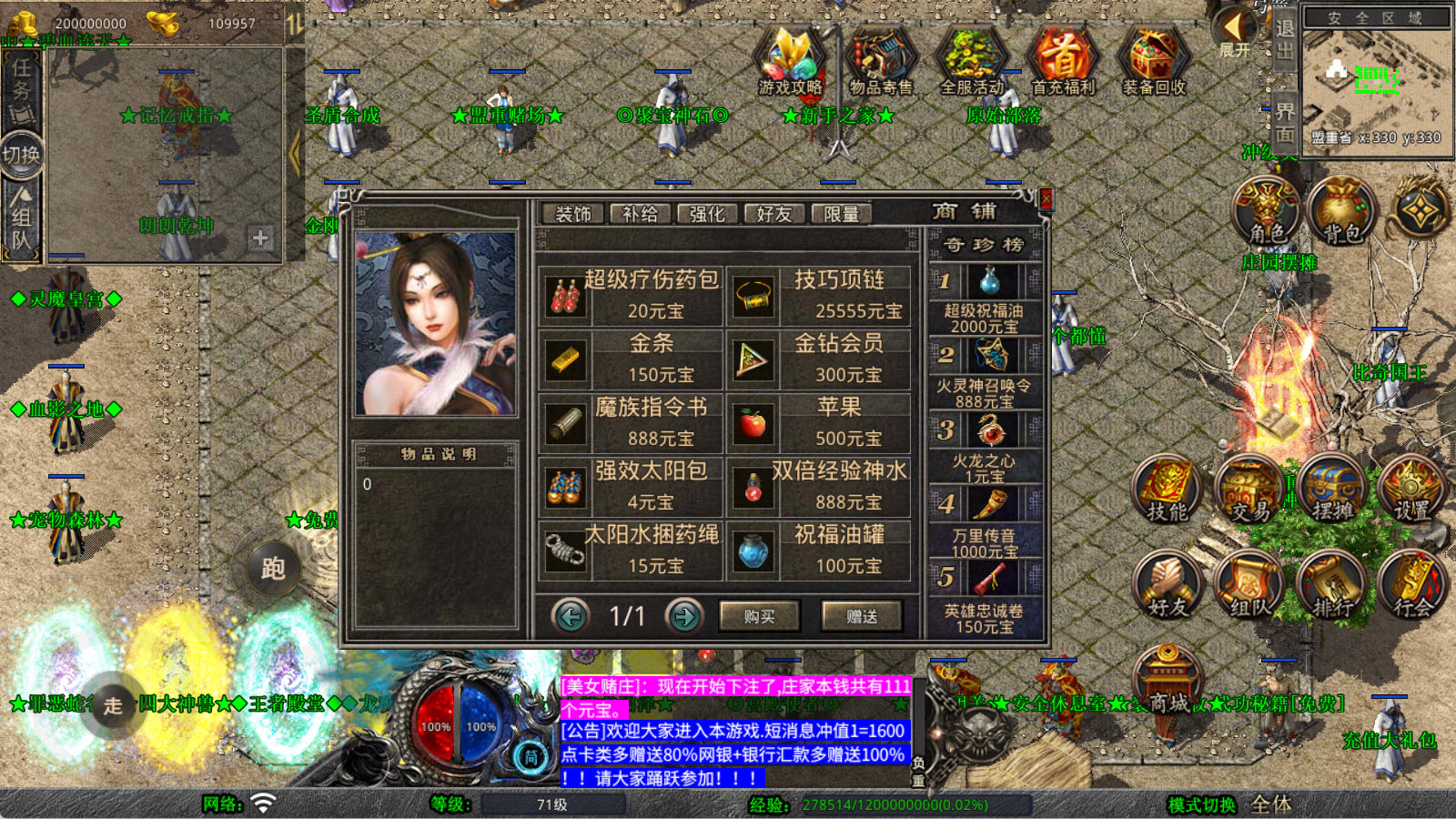The image size is (1456, 819).
Task: Open the 强化 shop tab
Action: [707, 214]
